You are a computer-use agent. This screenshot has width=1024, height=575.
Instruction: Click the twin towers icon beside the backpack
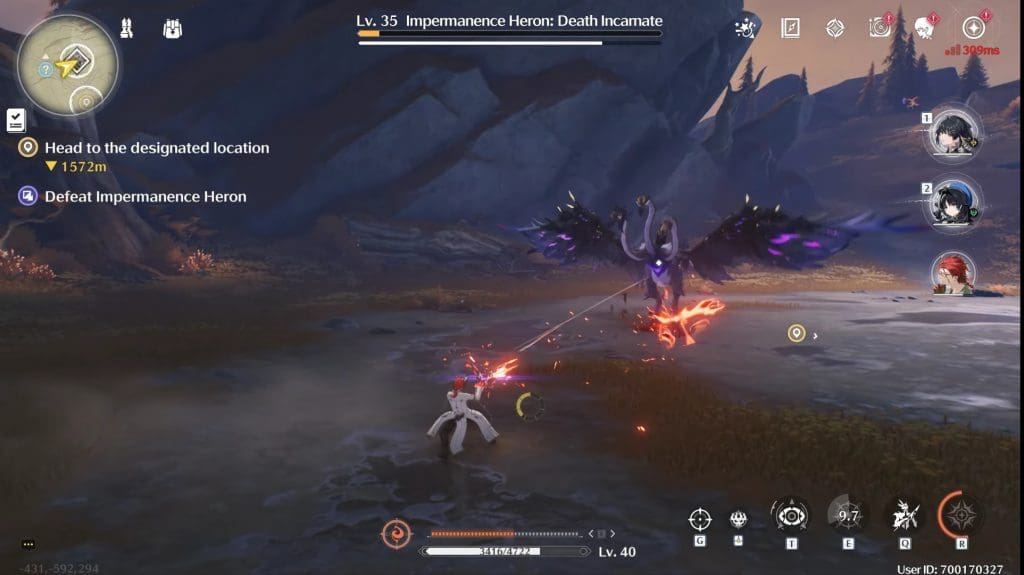[x=127, y=28]
